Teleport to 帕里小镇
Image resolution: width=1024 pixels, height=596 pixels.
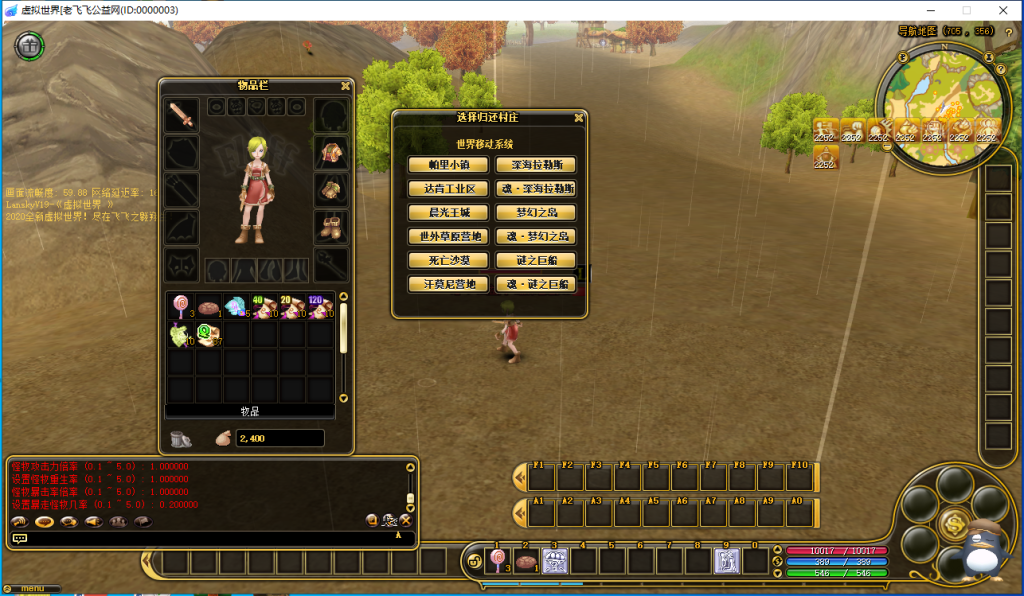point(447,165)
